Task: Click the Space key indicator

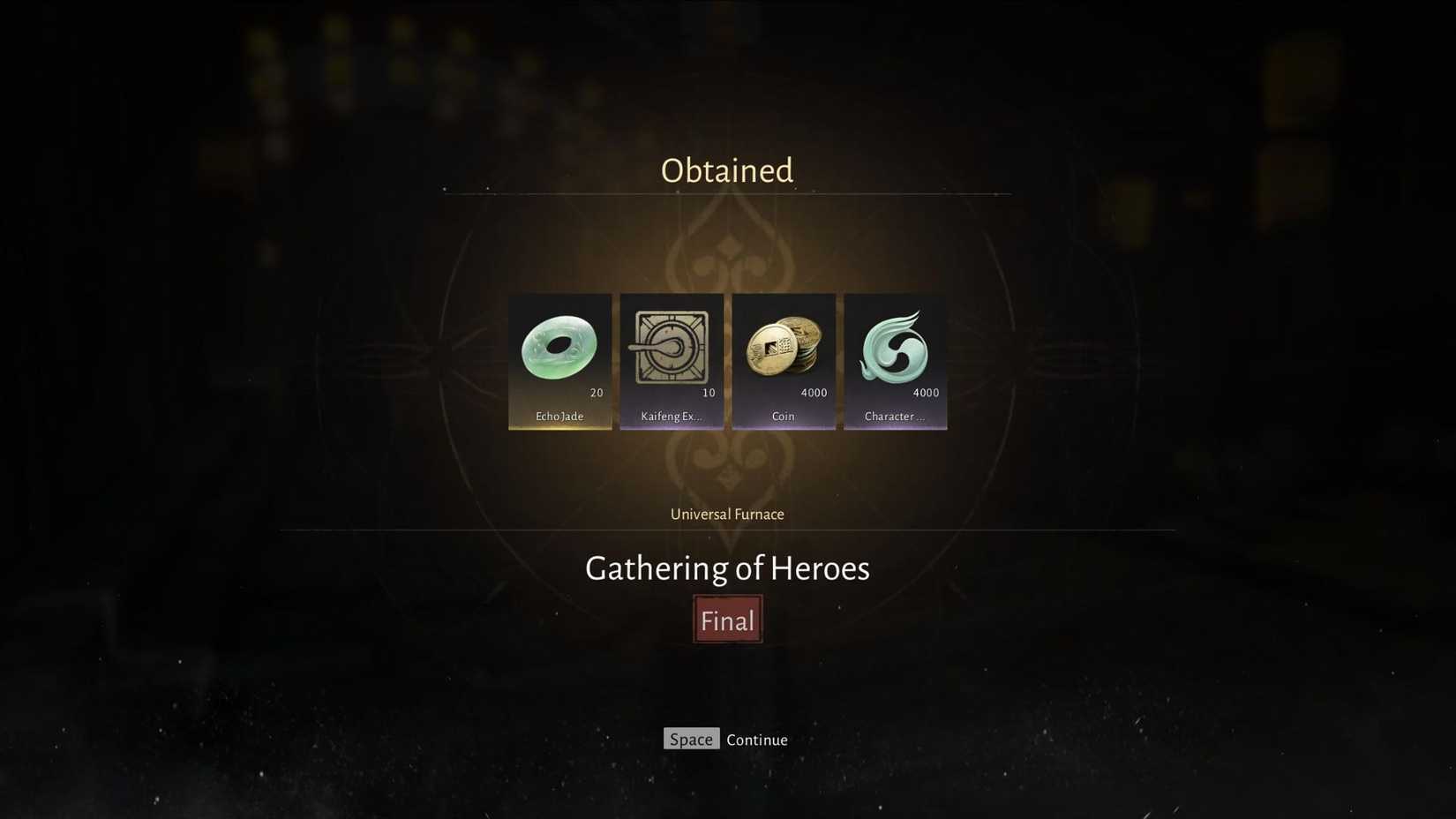Action: [x=691, y=739]
